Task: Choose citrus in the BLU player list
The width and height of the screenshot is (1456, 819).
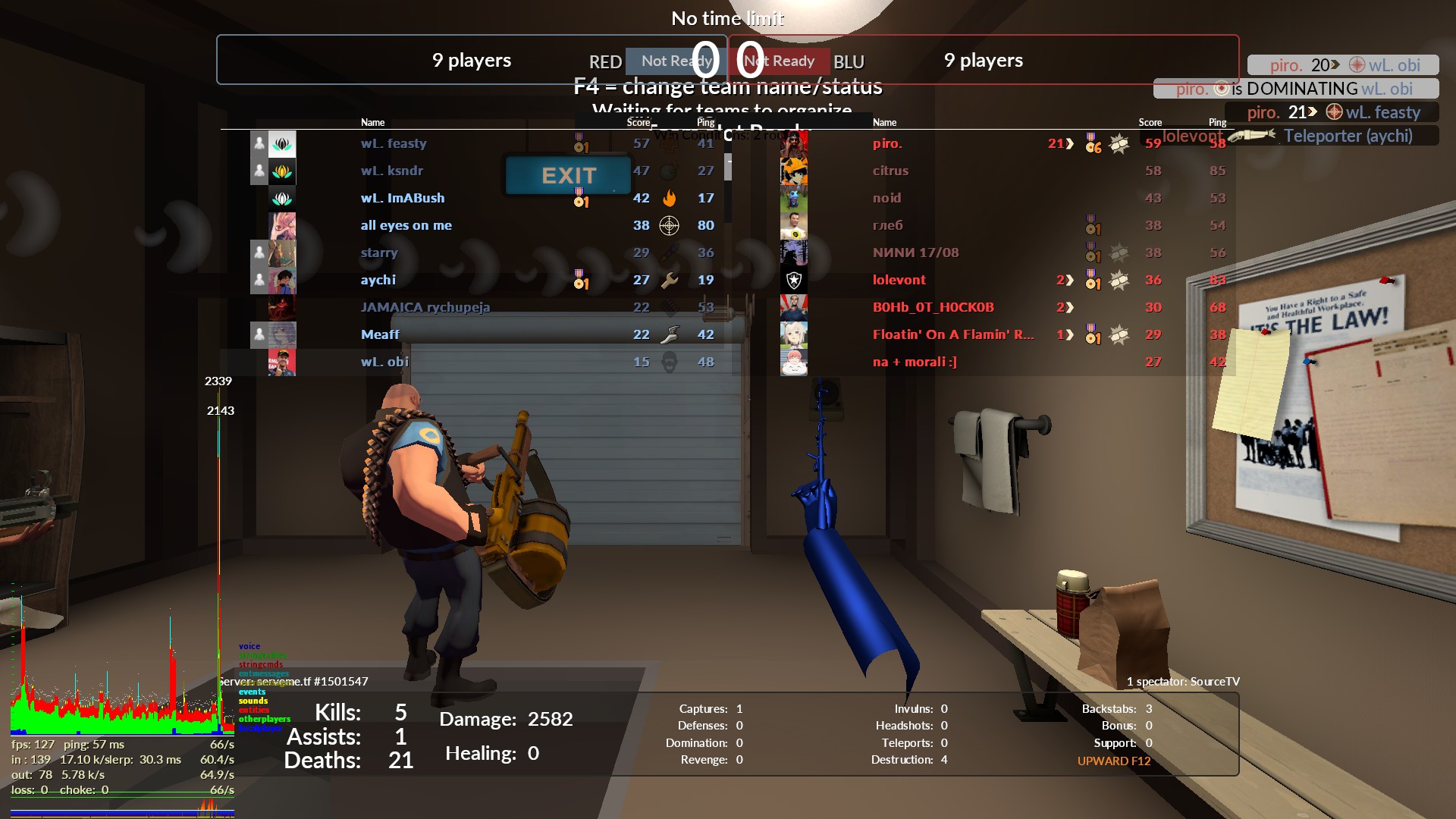Action: [890, 171]
